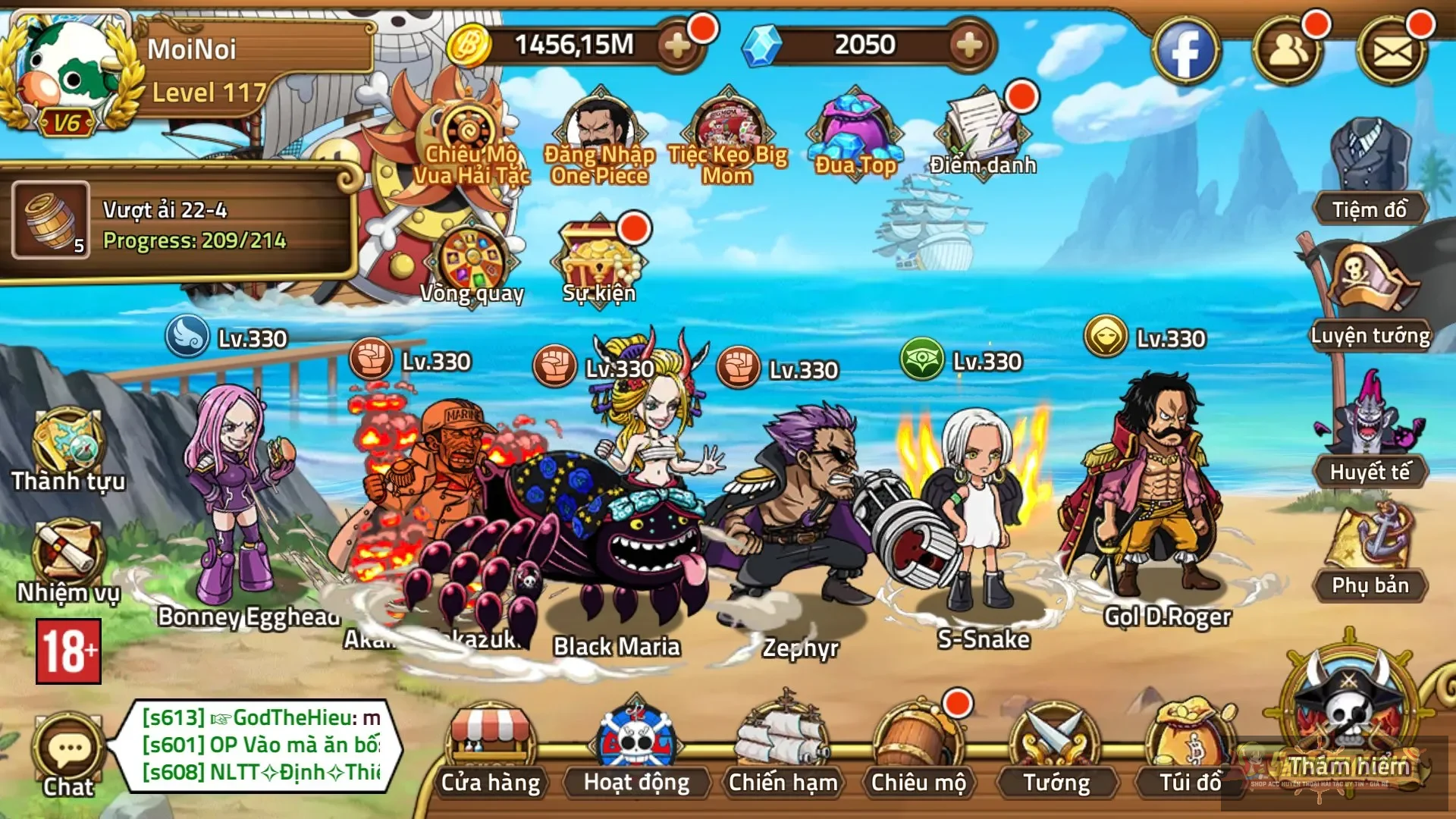
Task: View the Nhiệm vụ quest scroll
Action: click(68, 561)
